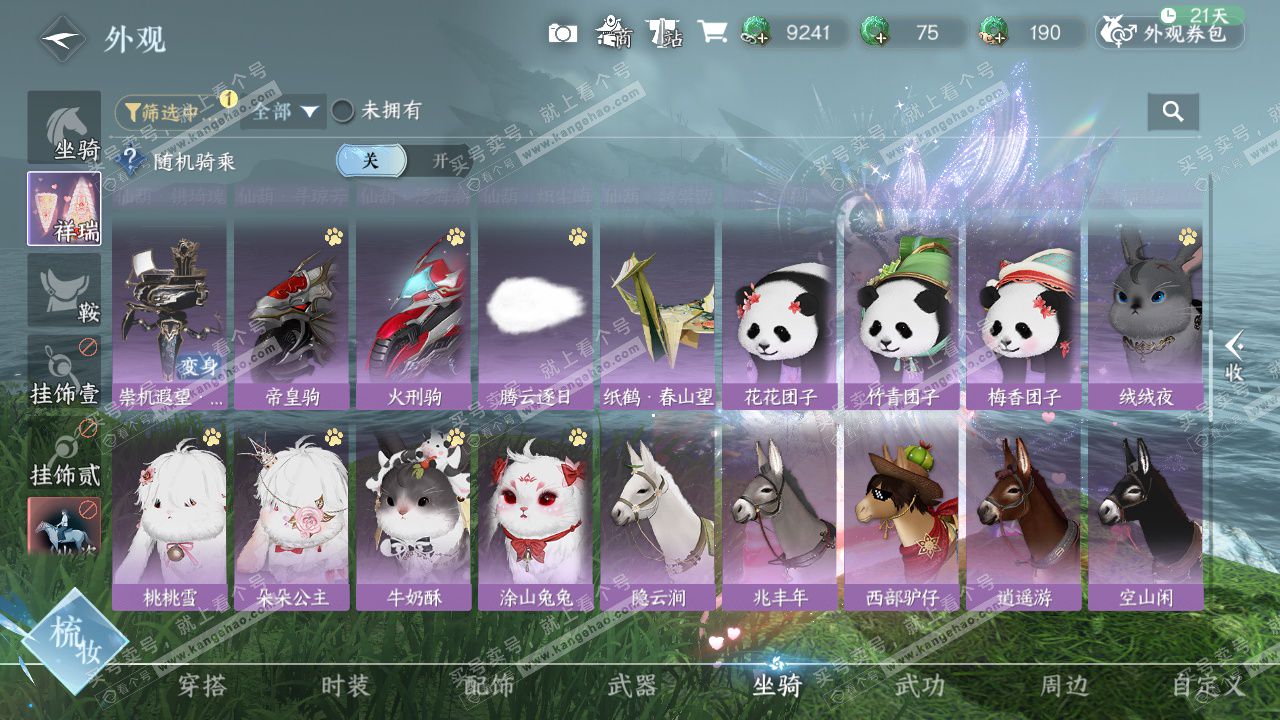This screenshot has width=1280, height=720.
Task: Tick the 未拥有 checkbox
Action: point(343,111)
